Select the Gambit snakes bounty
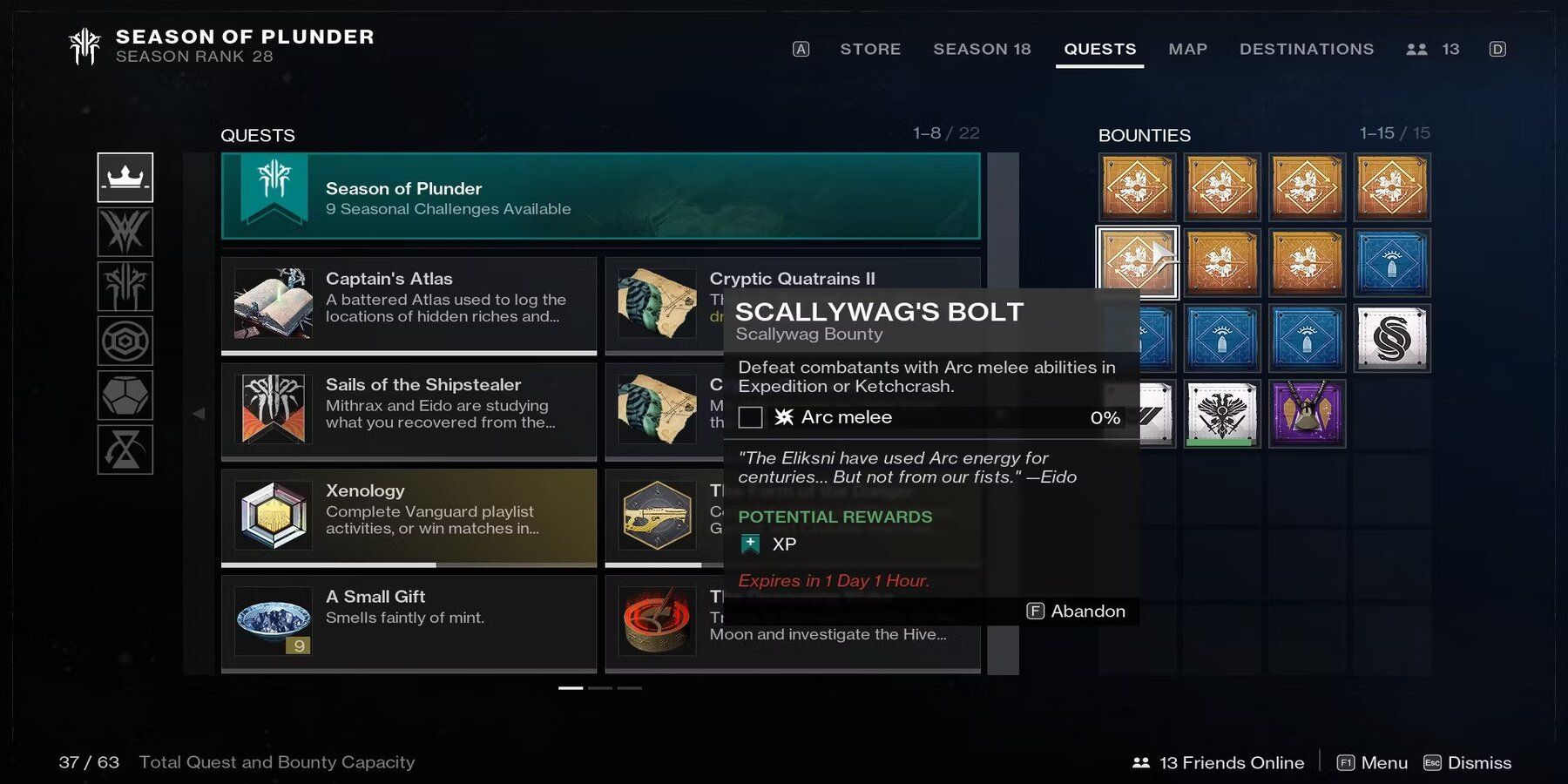This screenshot has width=1568, height=784. (1392, 339)
